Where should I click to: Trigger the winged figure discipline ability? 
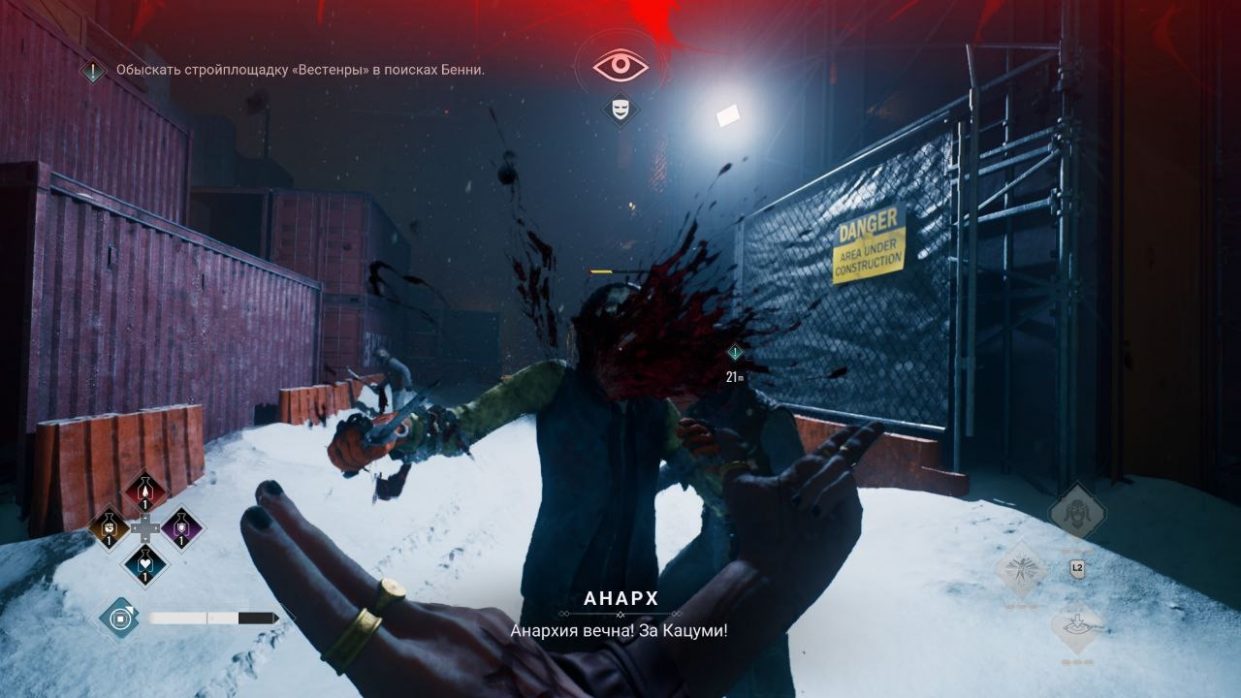(1021, 570)
